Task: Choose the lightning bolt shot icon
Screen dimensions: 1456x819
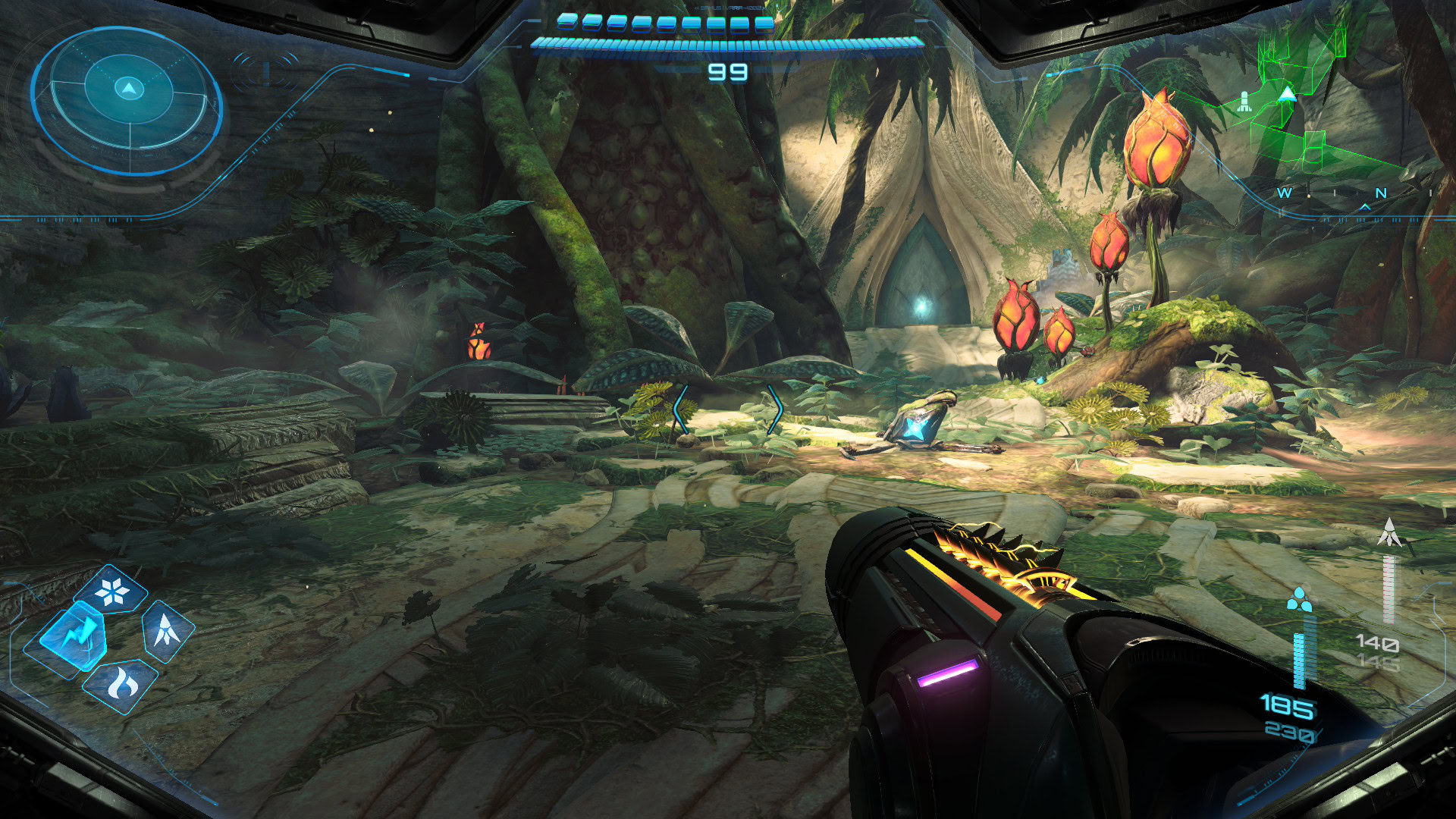Action: (74, 635)
